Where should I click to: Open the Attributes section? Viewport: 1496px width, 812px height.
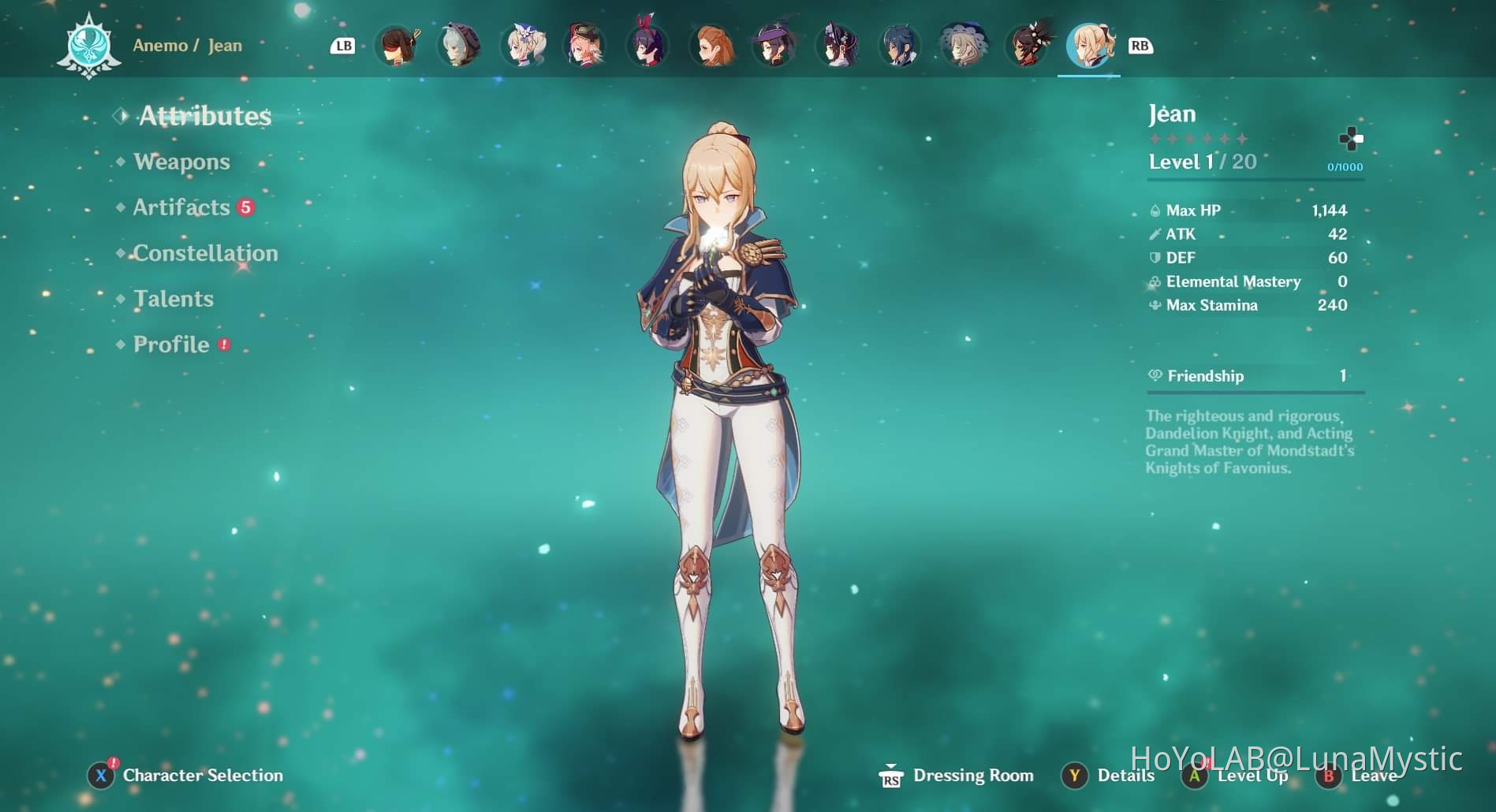(204, 117)
